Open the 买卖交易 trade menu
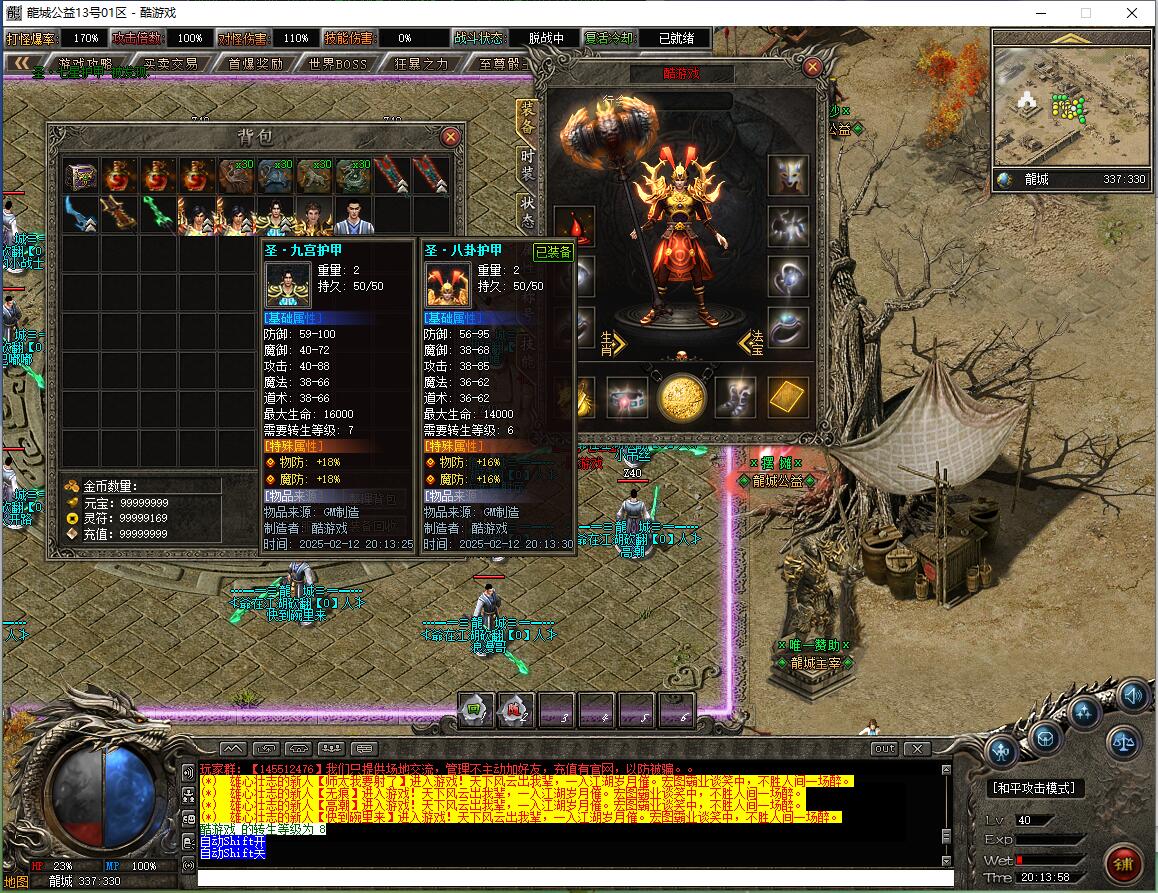The height and width of the screenshot is (893, 1158). [170, 64]
